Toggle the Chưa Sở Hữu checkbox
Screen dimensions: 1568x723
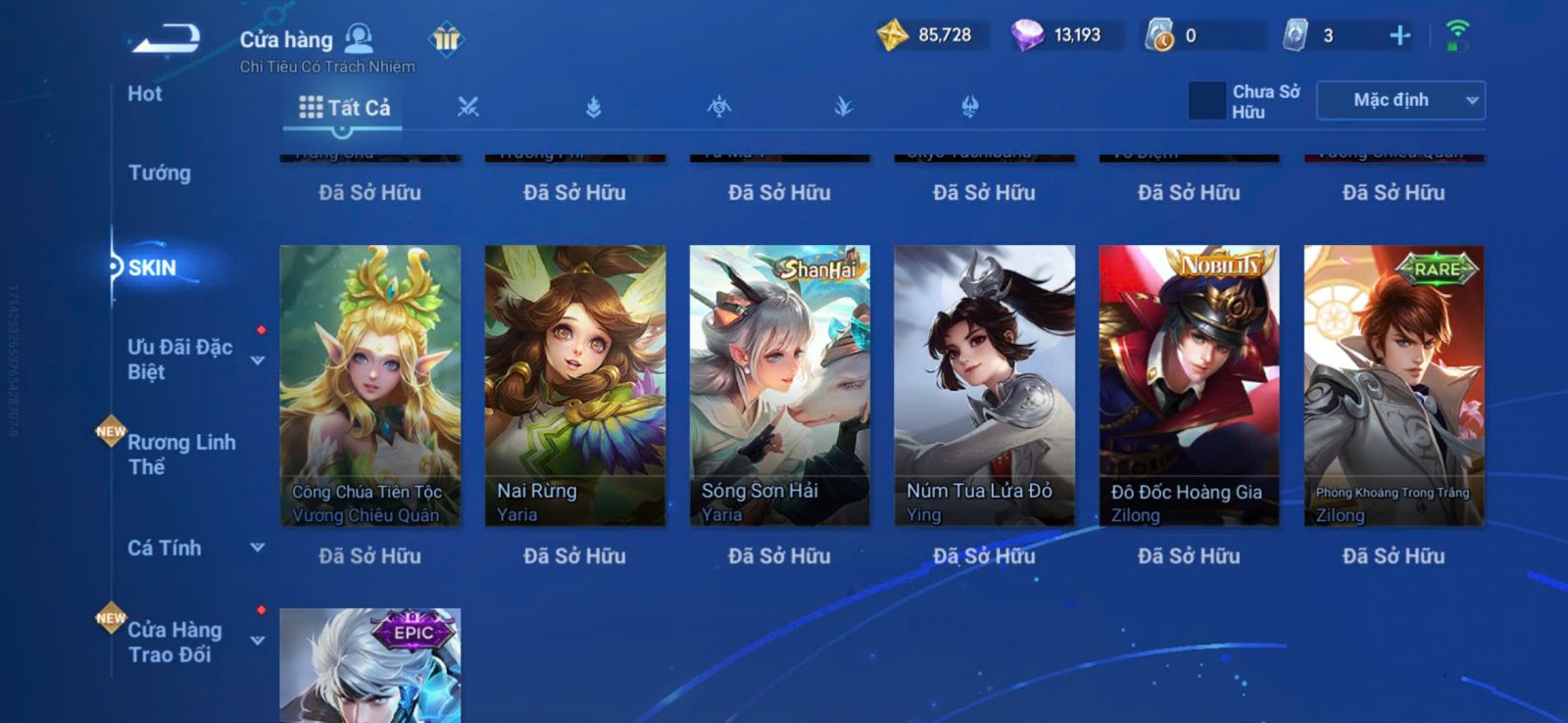1206,101
